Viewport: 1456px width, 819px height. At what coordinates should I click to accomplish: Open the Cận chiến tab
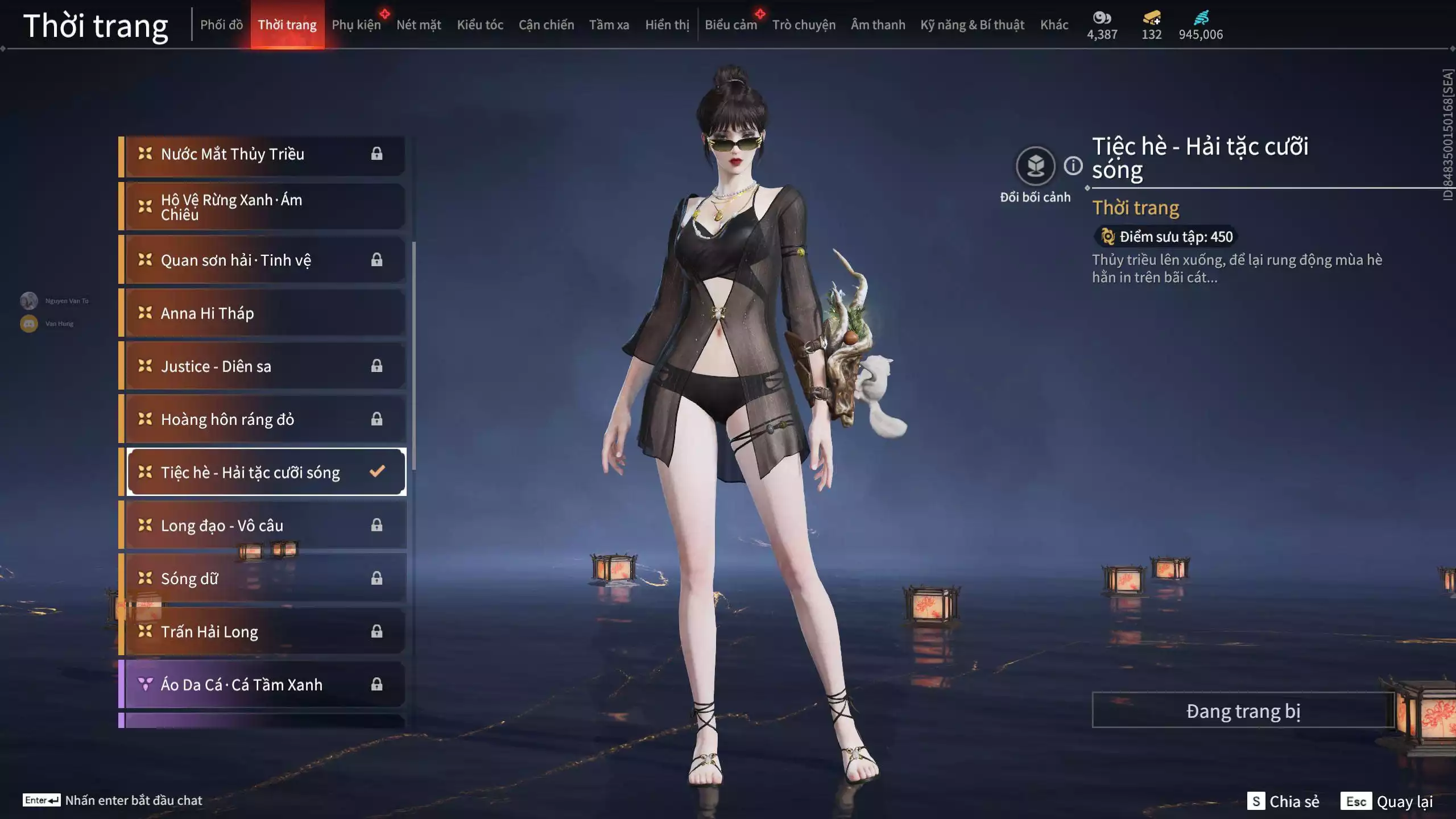point(546,25)
